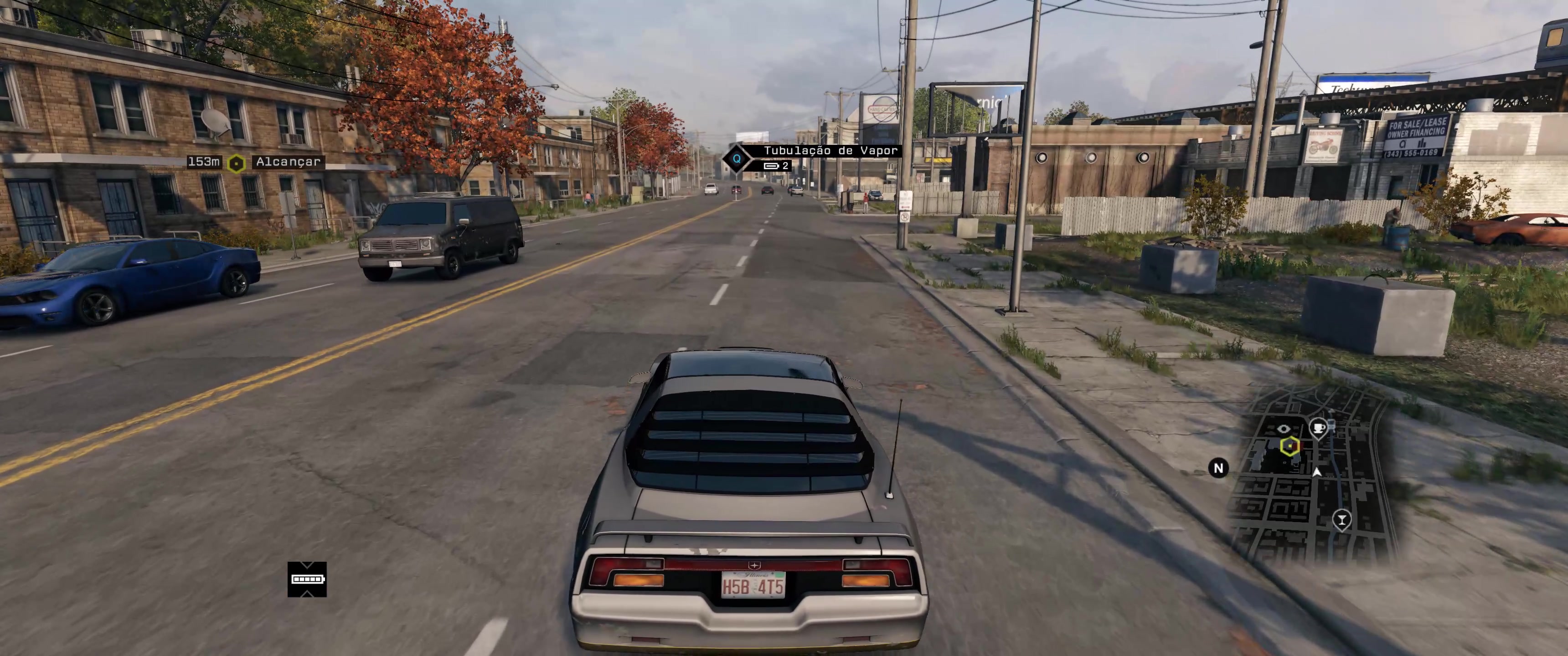This screenshot has height=656, width=1568.
Task: Click the white player arrow on the minimap
Action: click(x=1316, y=472)
